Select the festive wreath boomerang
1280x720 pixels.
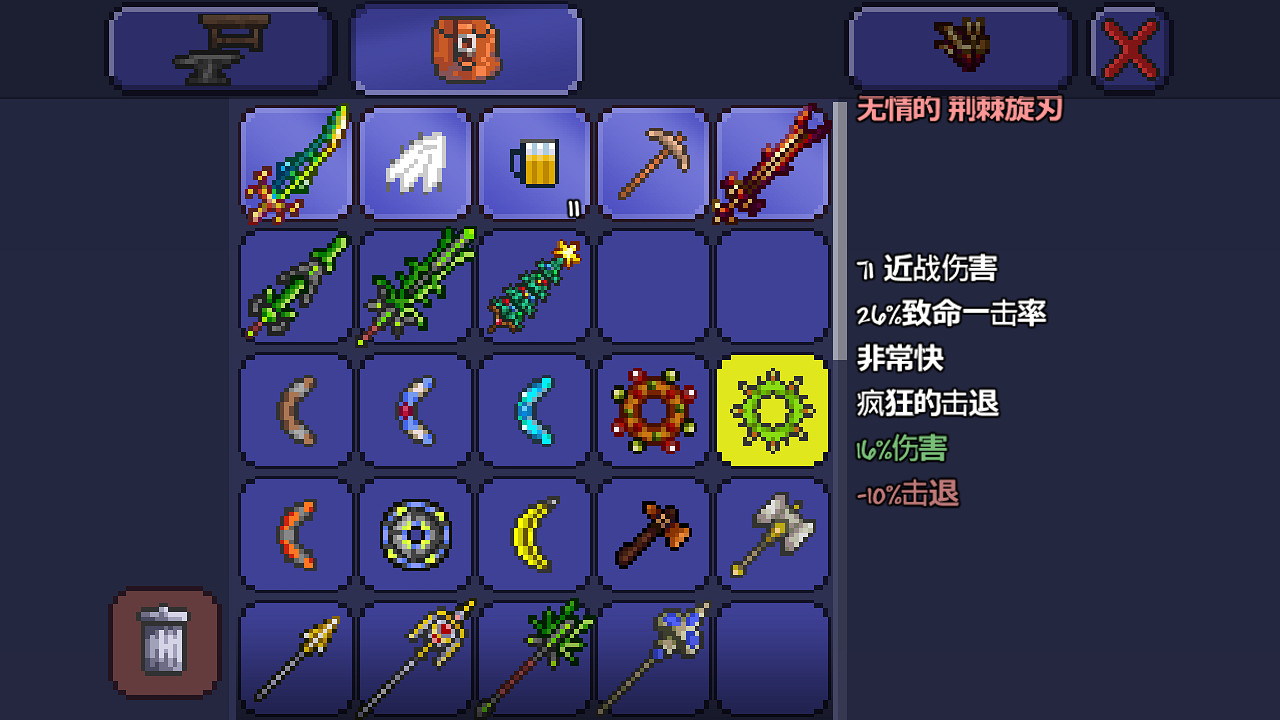click(x=653, y=410)
